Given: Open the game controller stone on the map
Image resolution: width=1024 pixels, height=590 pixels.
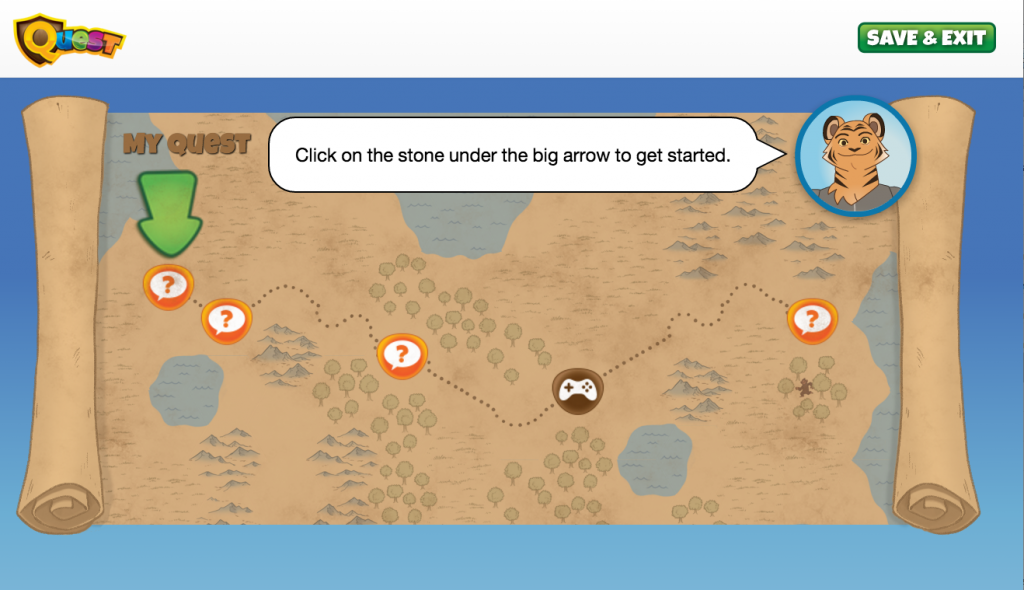Looking at the screenshot, I should point(577,391).
